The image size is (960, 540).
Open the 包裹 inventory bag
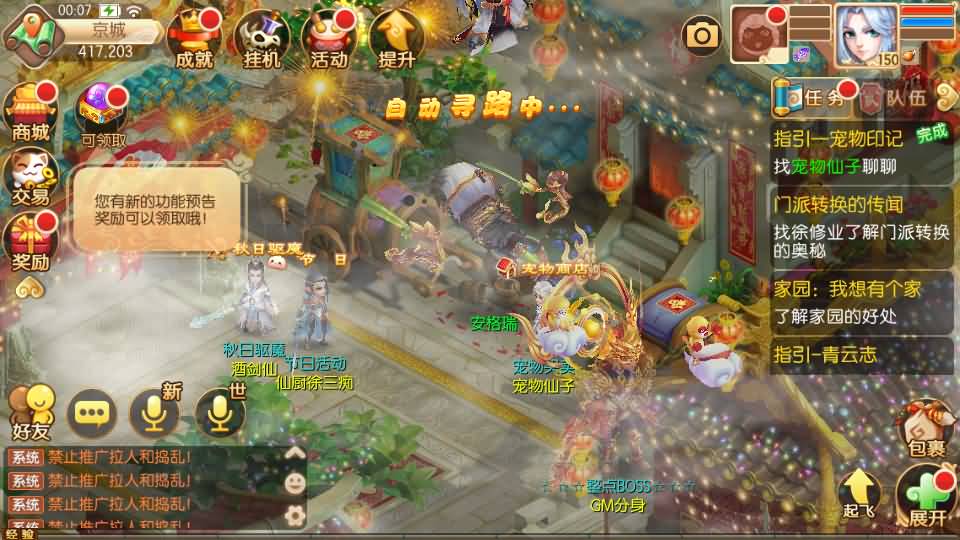tap(926, 429)
